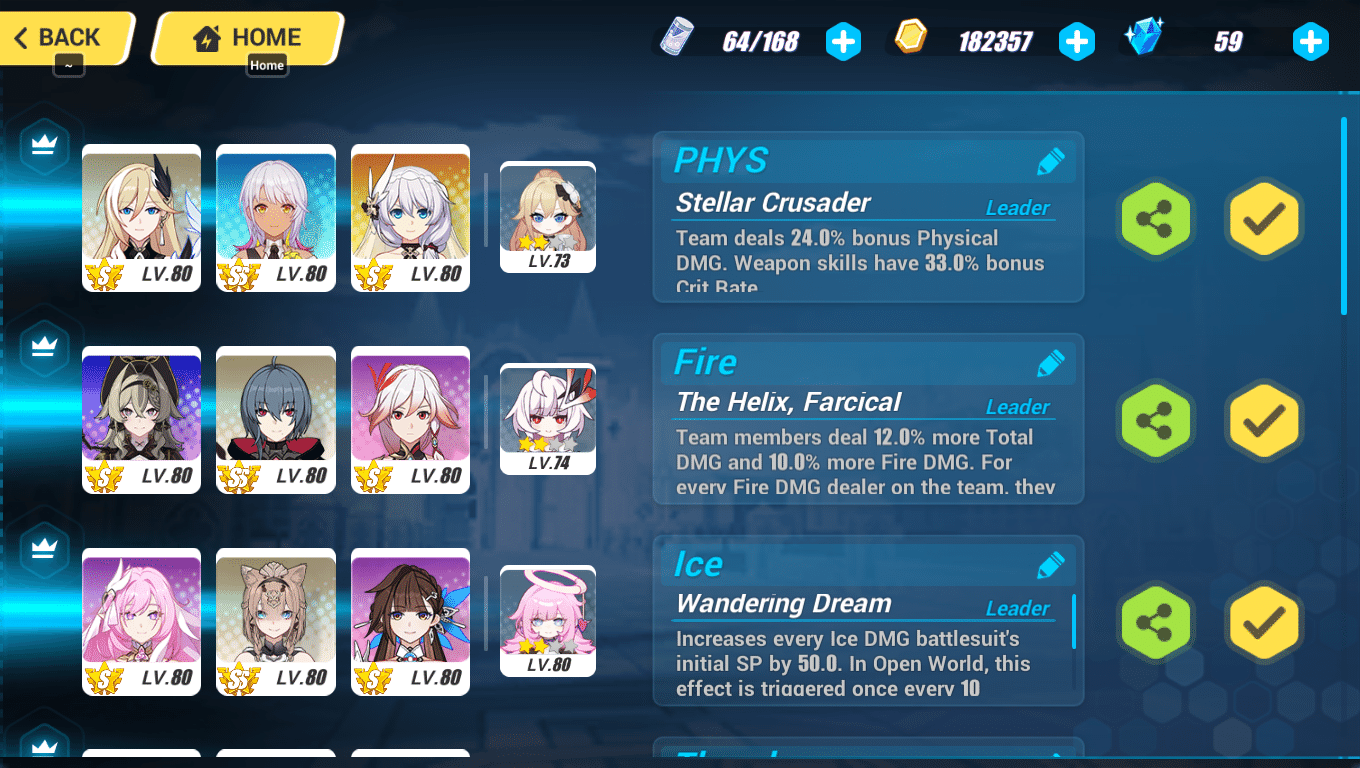Switch to the Home tab
Image resolution: width=1360 pixels, height=768 pixels.
246,36
